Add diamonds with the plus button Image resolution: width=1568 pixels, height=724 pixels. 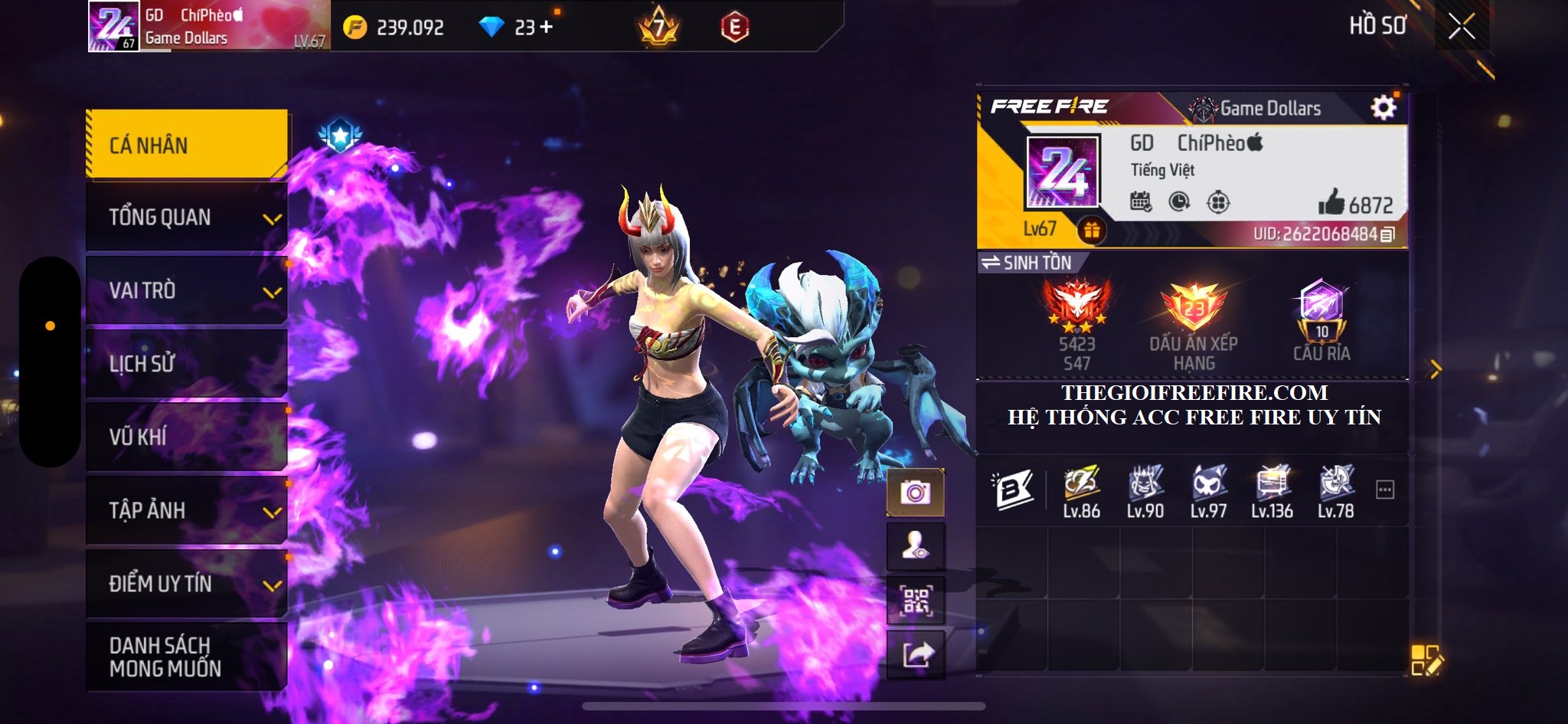click(546, 28)
